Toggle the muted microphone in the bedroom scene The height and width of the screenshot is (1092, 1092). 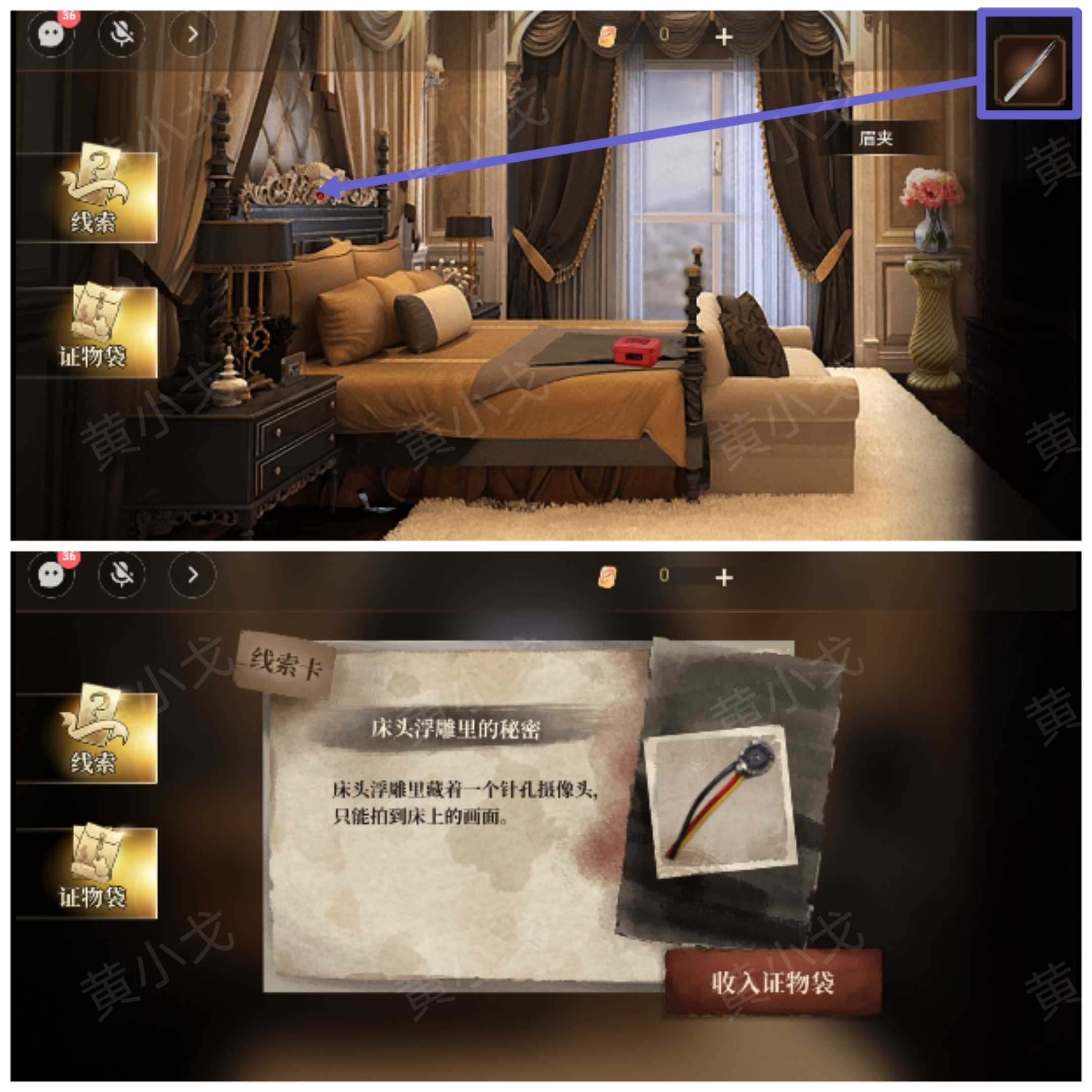[x=121, y=34]
